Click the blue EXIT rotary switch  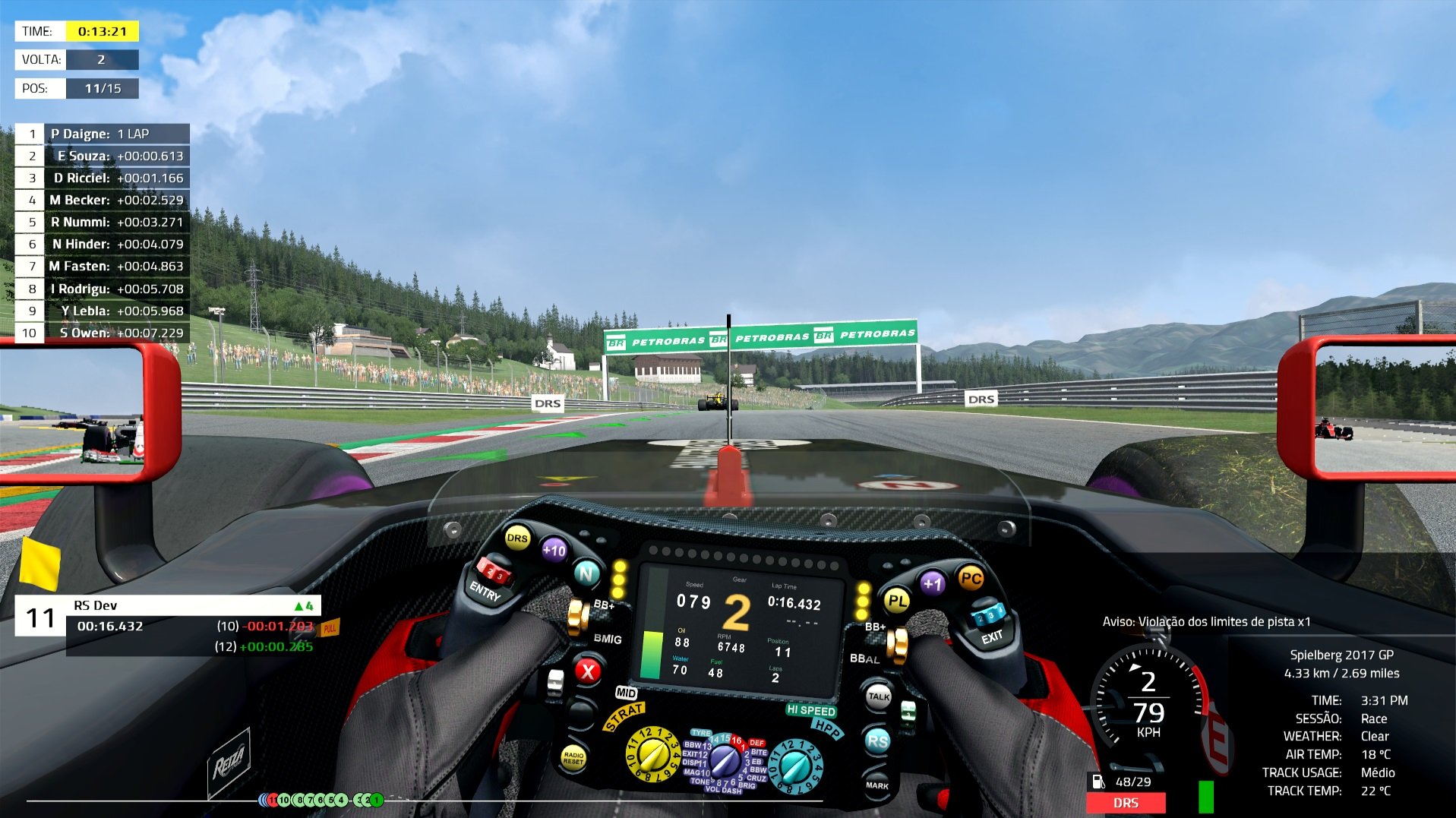click(x=990, y=615)
